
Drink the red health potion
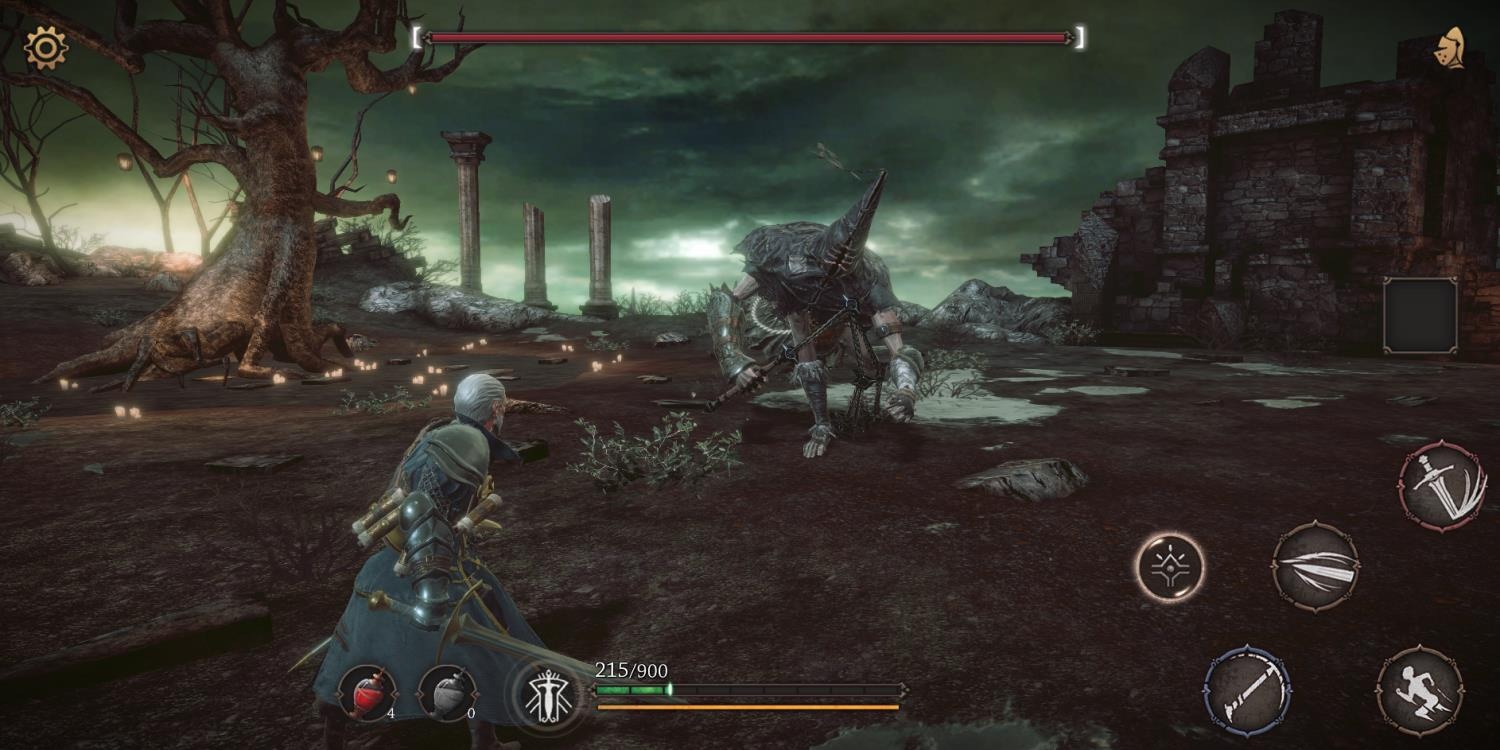(x=367, y=693)
